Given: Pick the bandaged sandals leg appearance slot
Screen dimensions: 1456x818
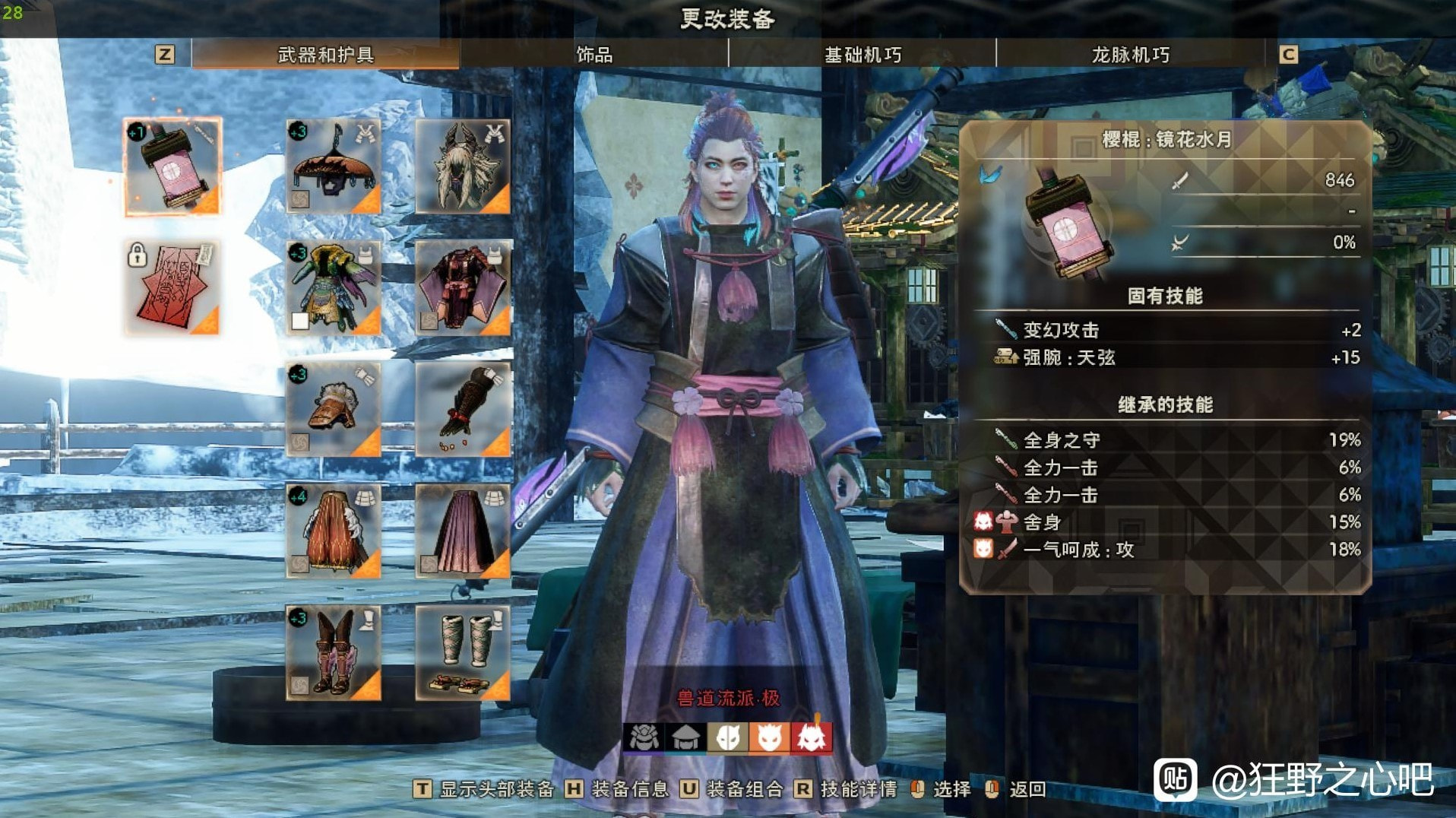Looking at the screenshot, I should pyautogui.click(x=463, y=653).
